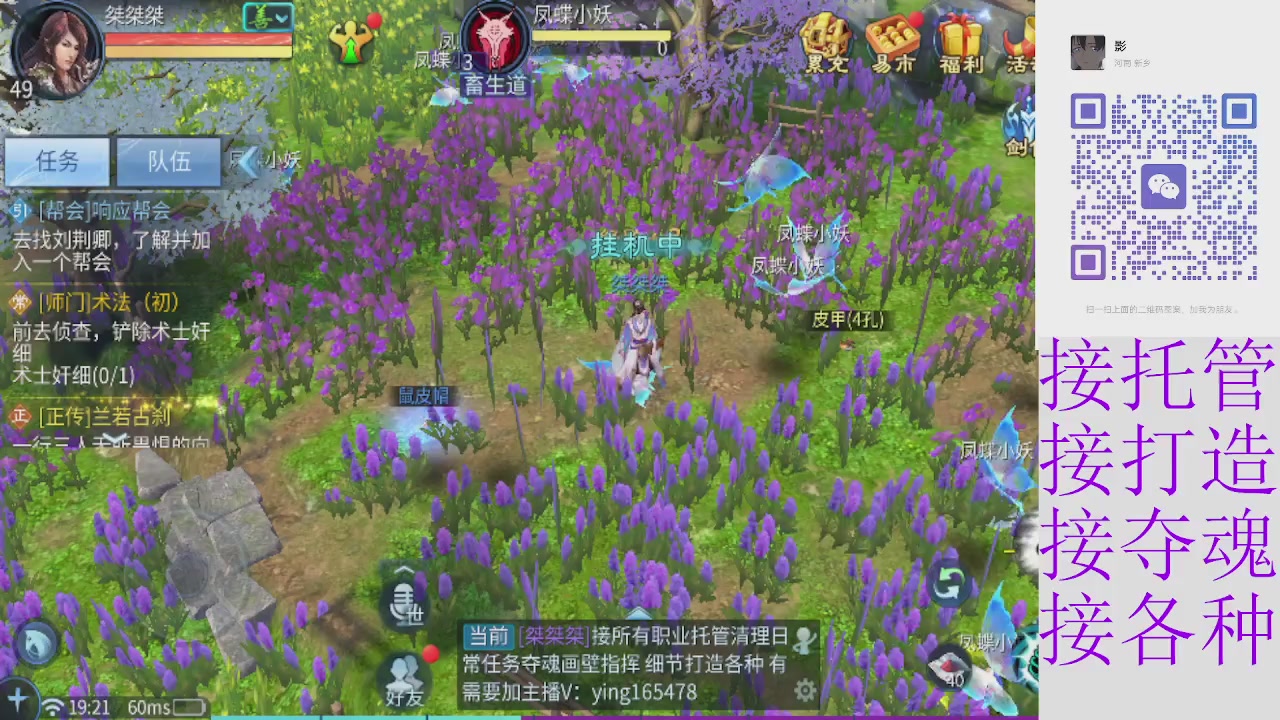This screenshot has width=1280, height=720.
Task: Open the green 善 alignment dropdown
Action: tap(266, 18)
